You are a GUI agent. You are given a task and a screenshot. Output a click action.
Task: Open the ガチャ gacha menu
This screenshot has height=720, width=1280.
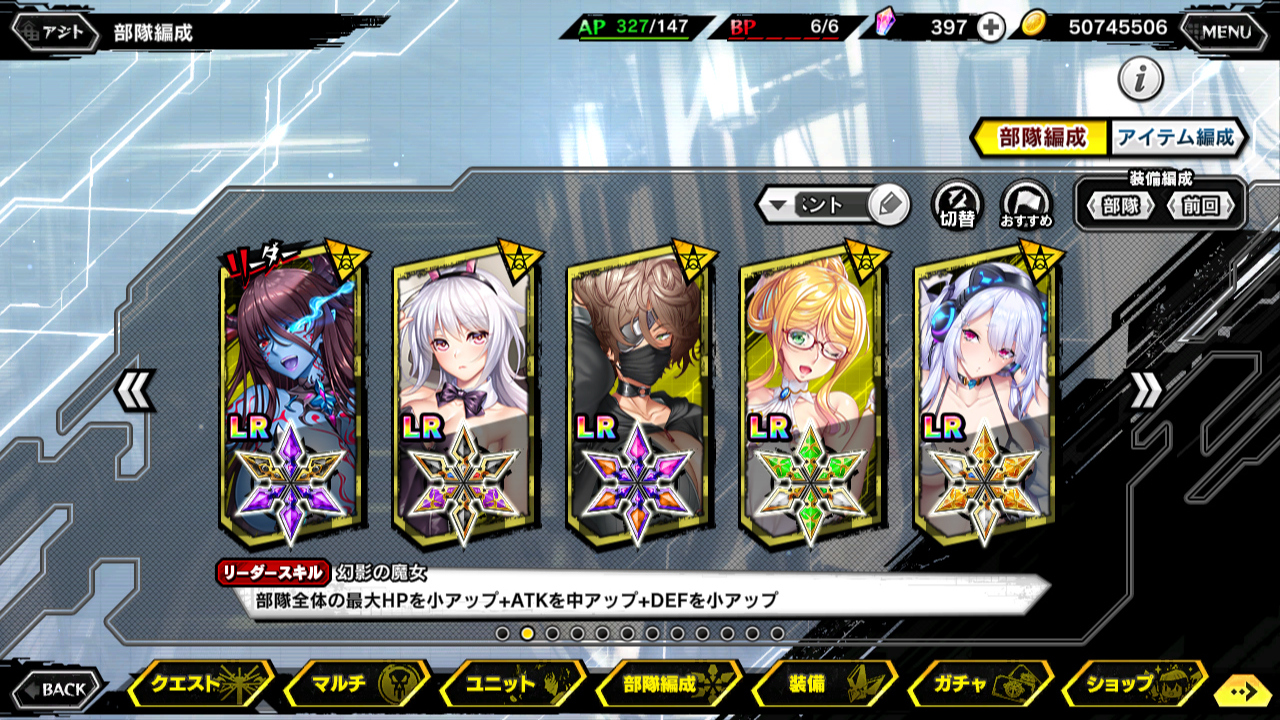click(980, 685)
